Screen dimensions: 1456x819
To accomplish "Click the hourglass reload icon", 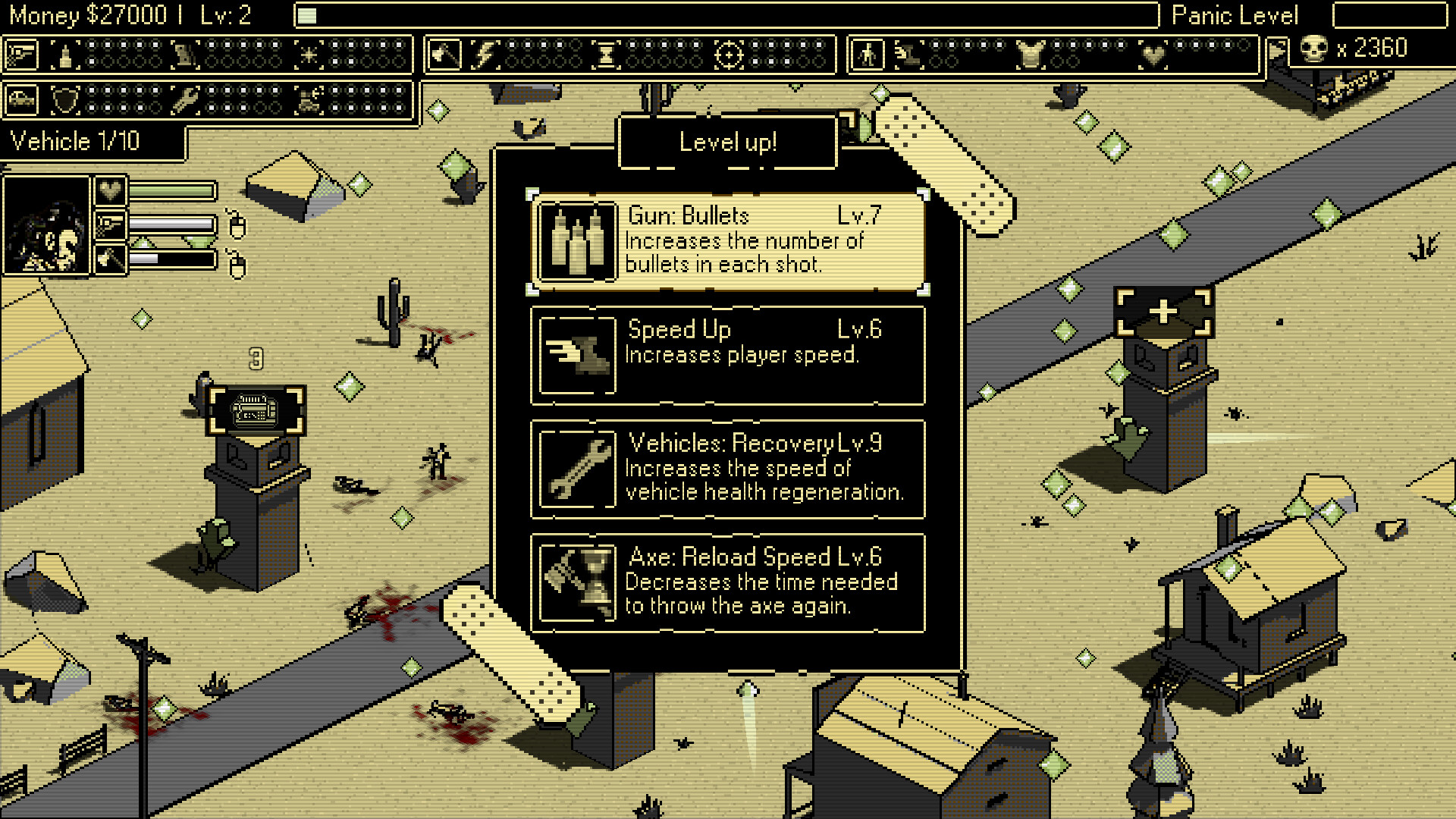I will coord(605,55).
